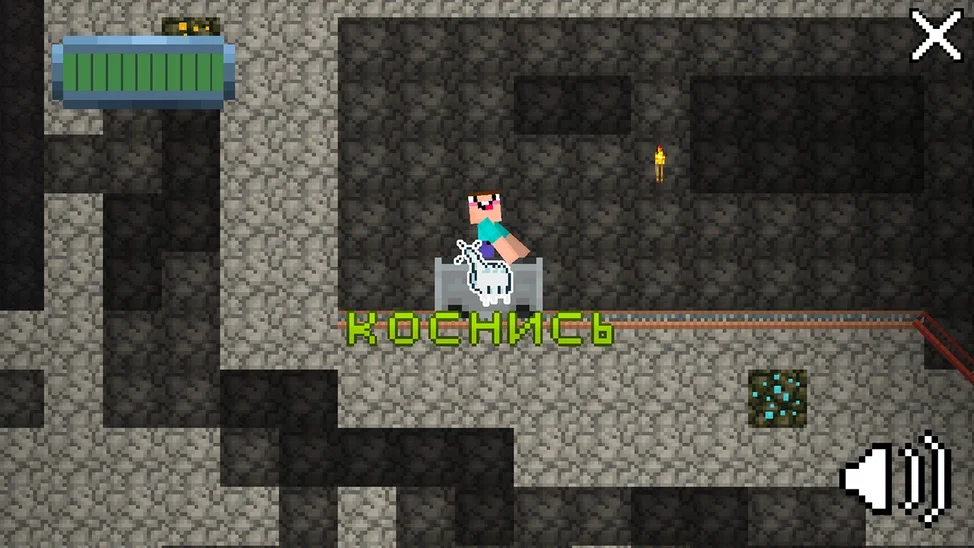Close the game with the X button
Screen dimensions: 974x548
pos(936,37)
